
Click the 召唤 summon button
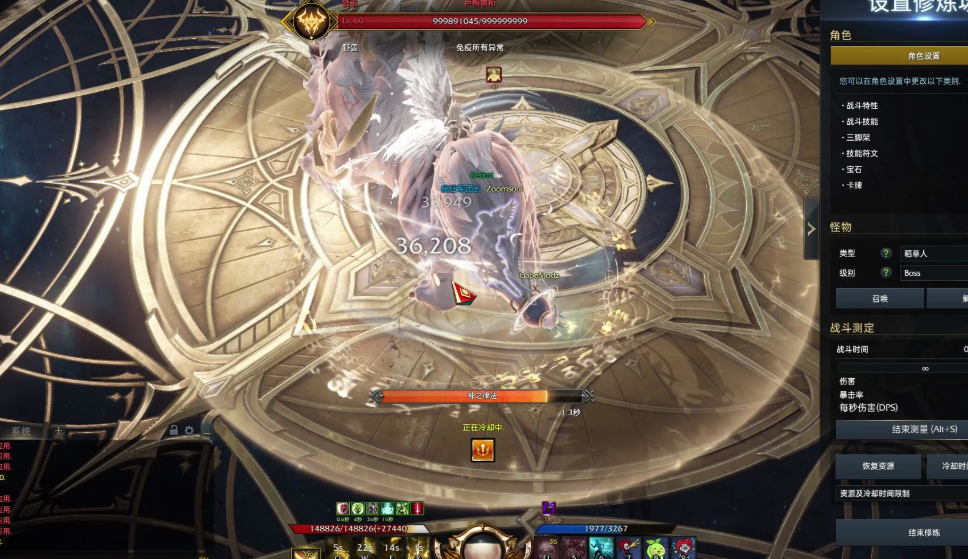tap(879, 298)
